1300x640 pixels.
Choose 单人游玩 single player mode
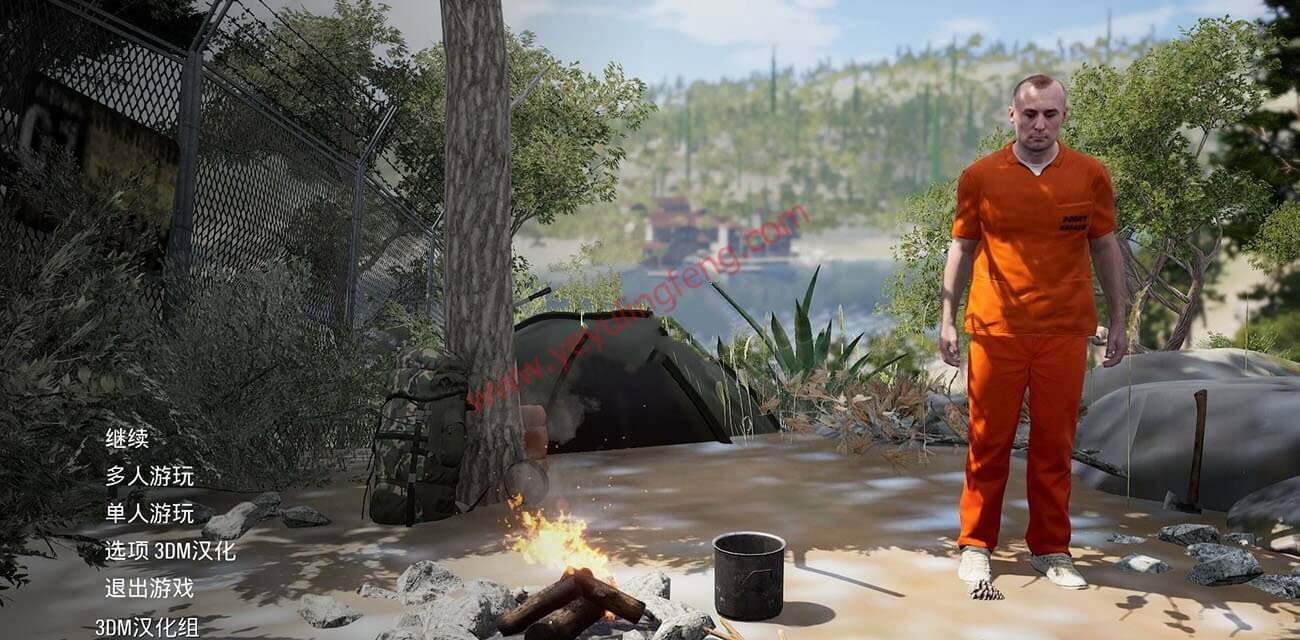pos(149,514)
